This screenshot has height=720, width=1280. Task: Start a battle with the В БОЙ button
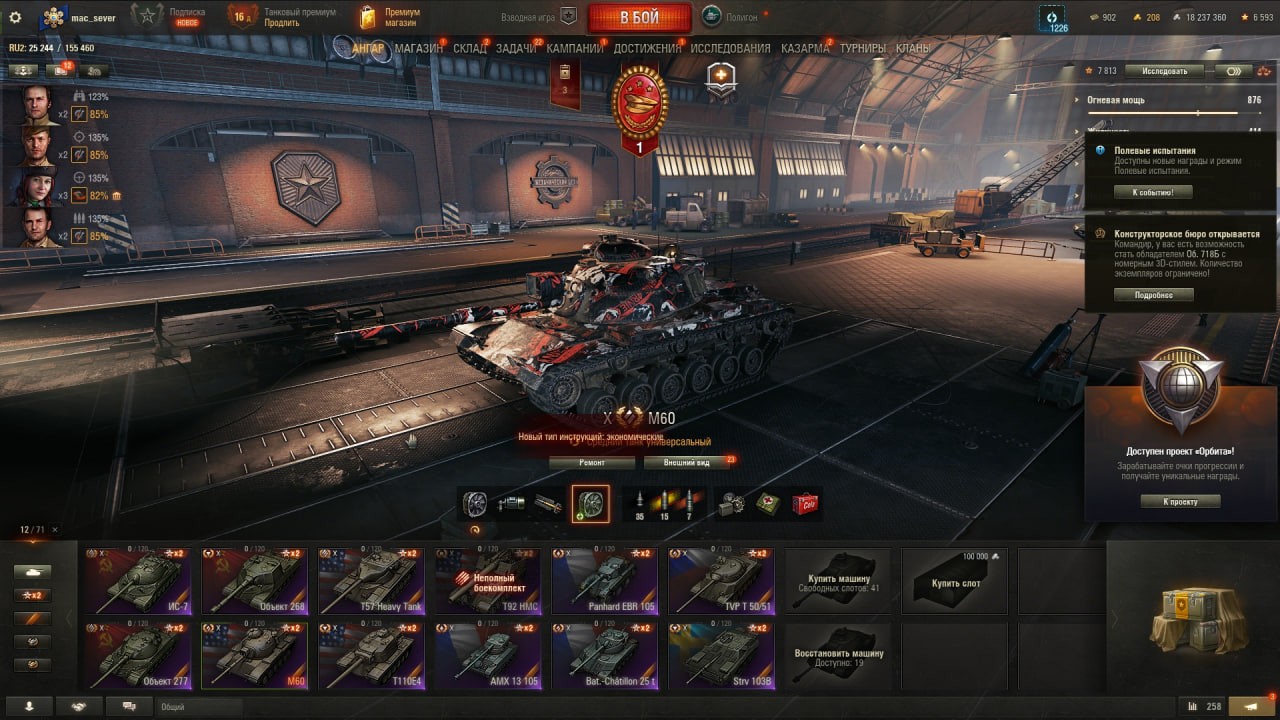coord(639,17)
